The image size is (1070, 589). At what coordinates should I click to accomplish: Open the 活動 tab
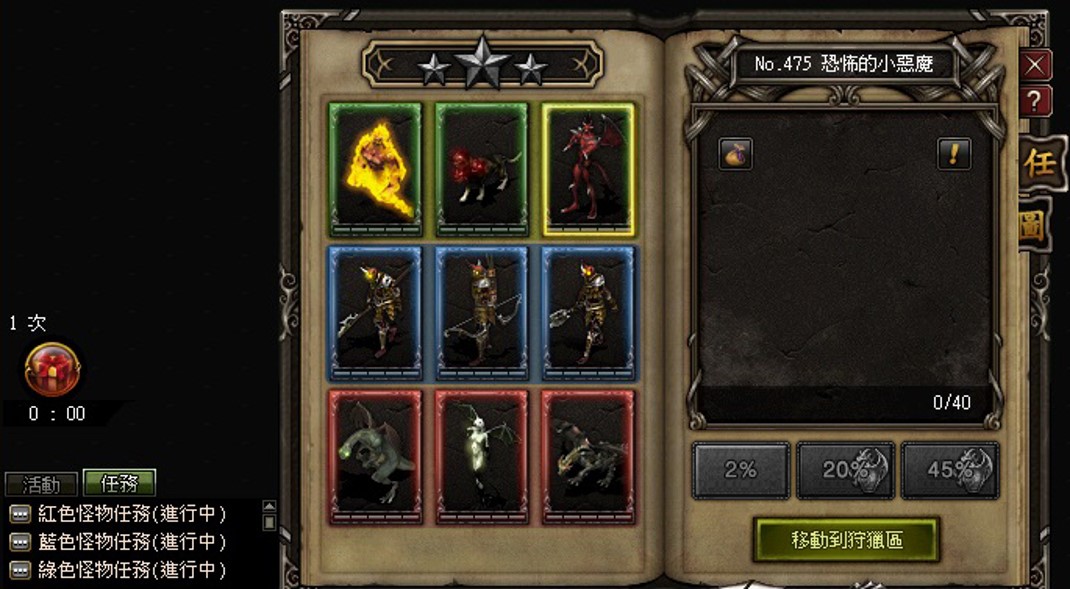41,485
